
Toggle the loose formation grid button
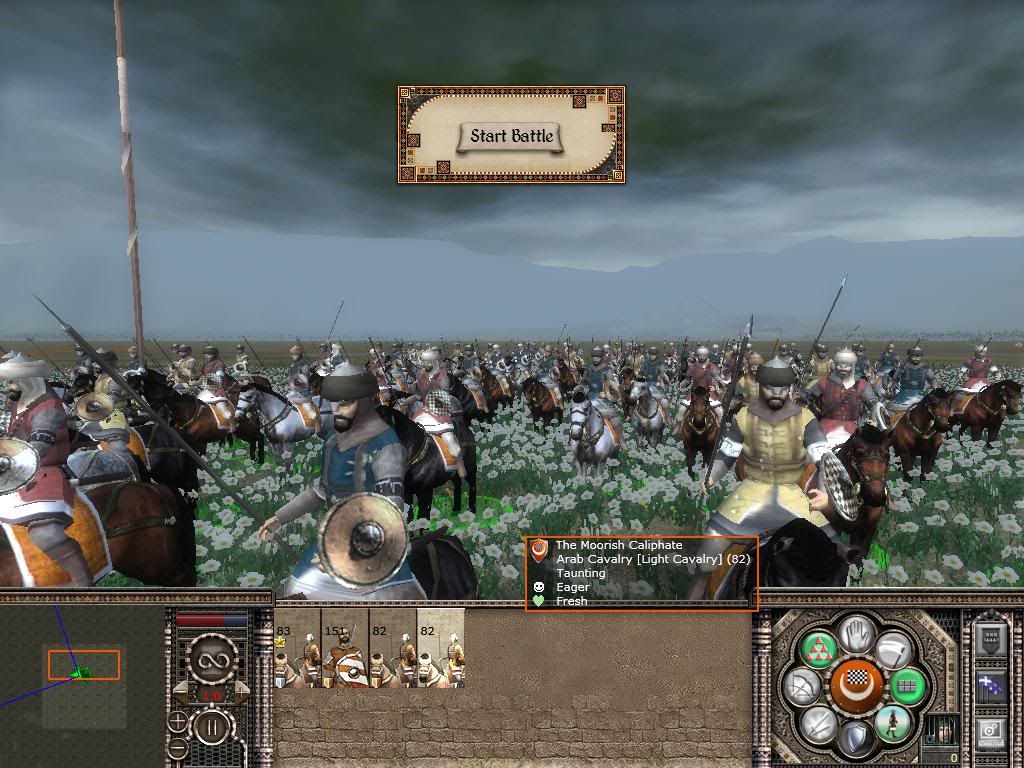tap(908, 687)
